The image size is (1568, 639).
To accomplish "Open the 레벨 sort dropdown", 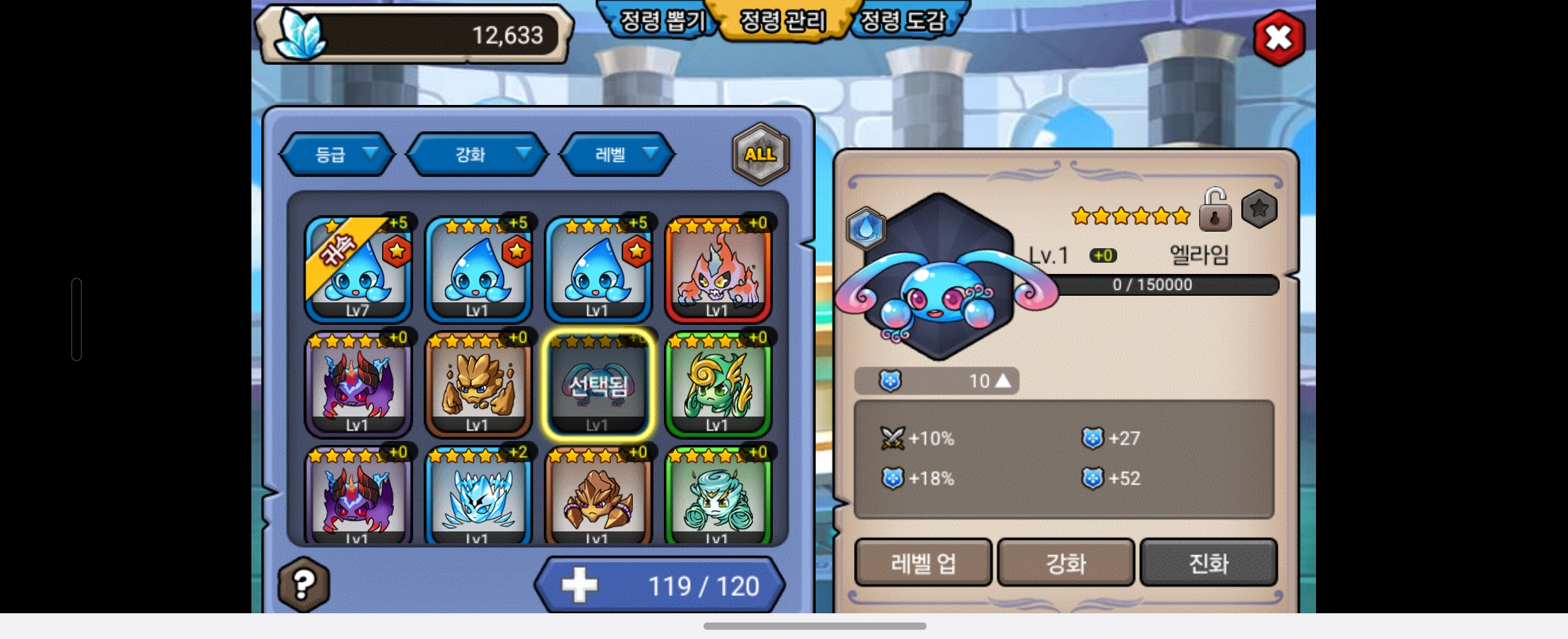I will (617, 154).
